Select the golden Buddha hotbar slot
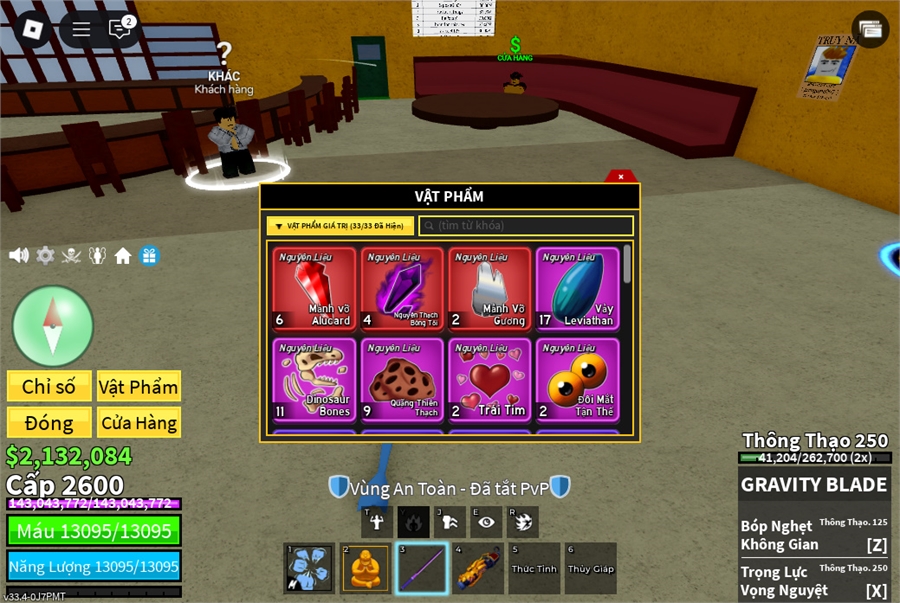Image resolution: width=900 pixels, height=603 pixels. (x=365, y=569)
